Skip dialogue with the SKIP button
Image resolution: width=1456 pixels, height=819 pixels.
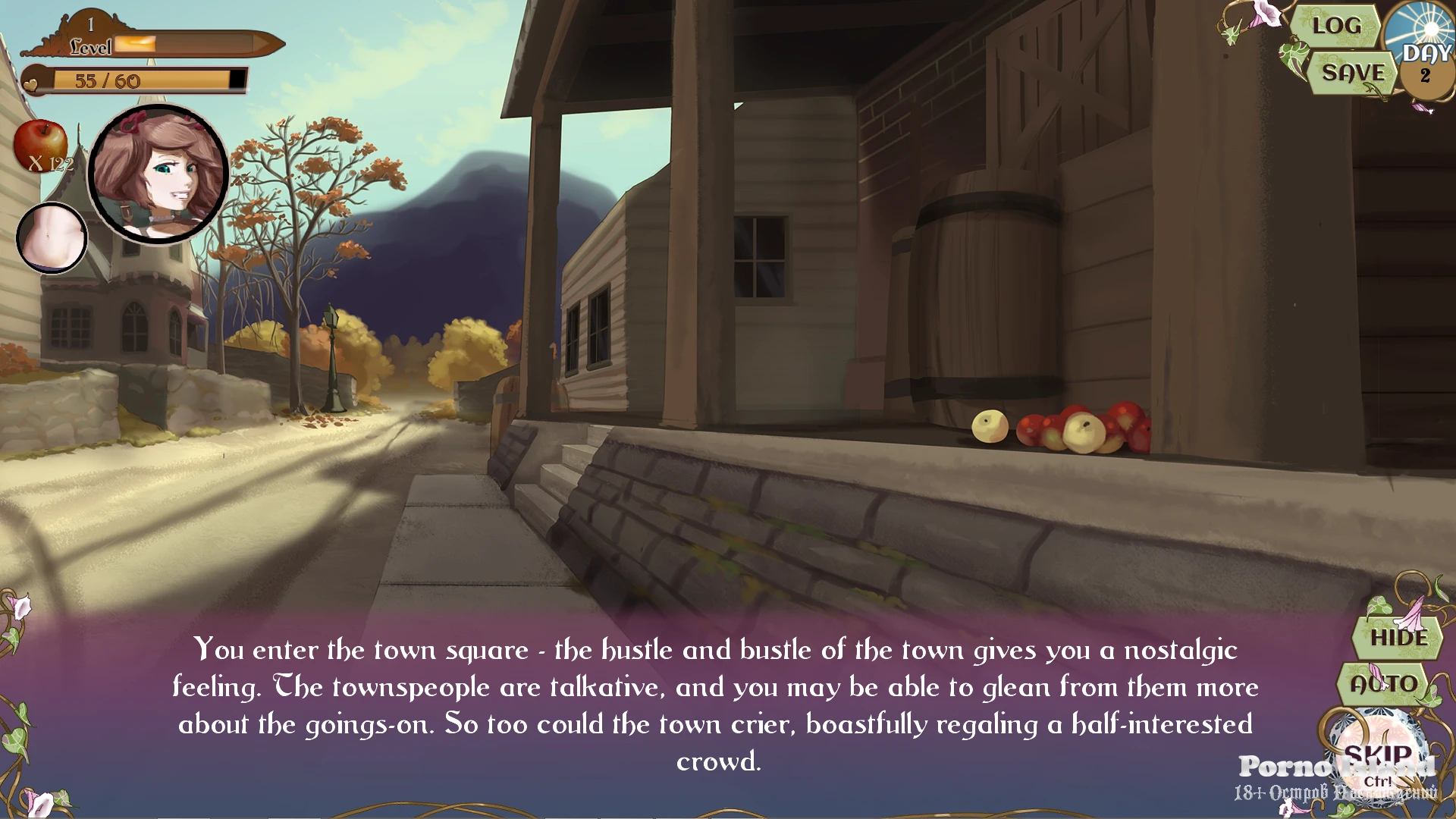pos(1377,756)
